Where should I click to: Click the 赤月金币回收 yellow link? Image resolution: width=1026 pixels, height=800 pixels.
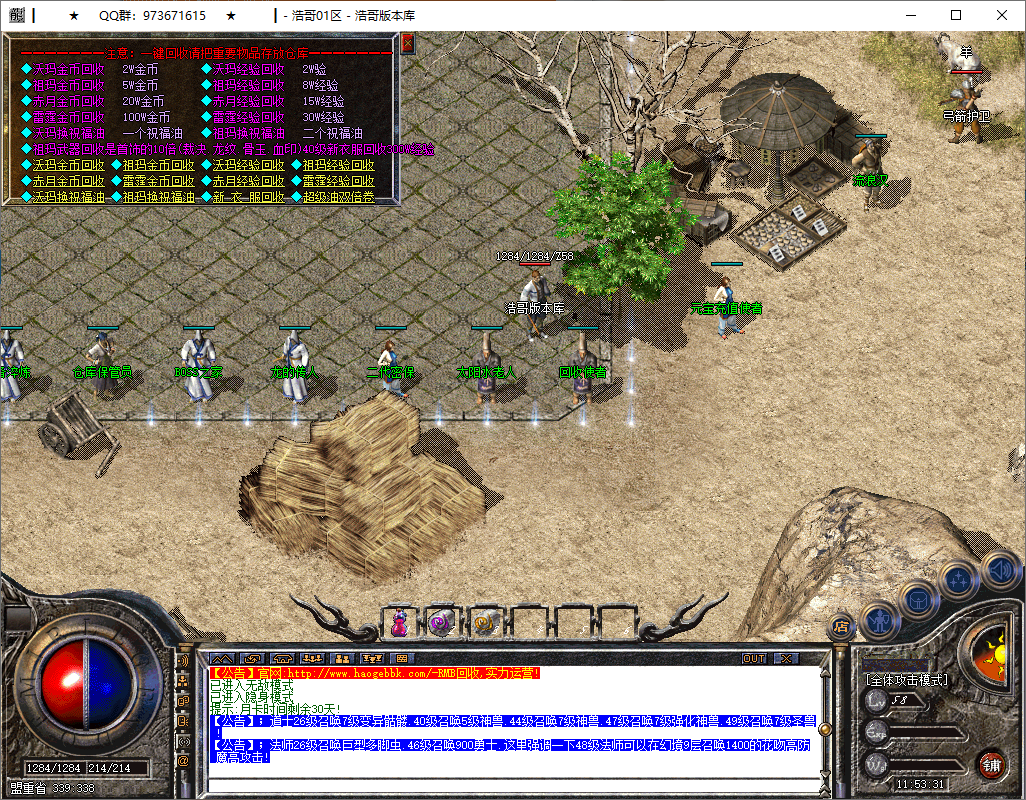[x=68, y=181]
